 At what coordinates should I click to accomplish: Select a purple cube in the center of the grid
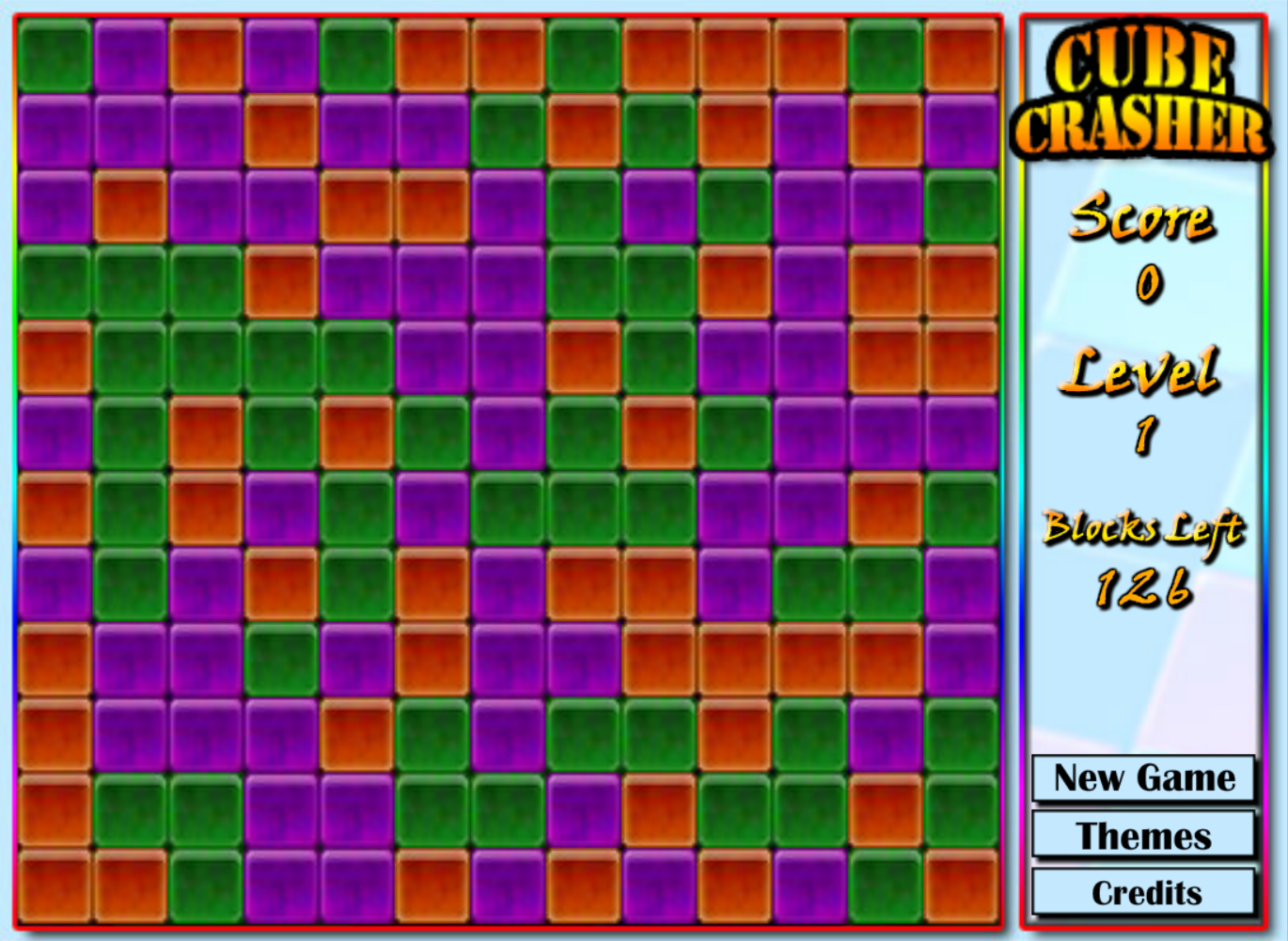pos(508,432)
